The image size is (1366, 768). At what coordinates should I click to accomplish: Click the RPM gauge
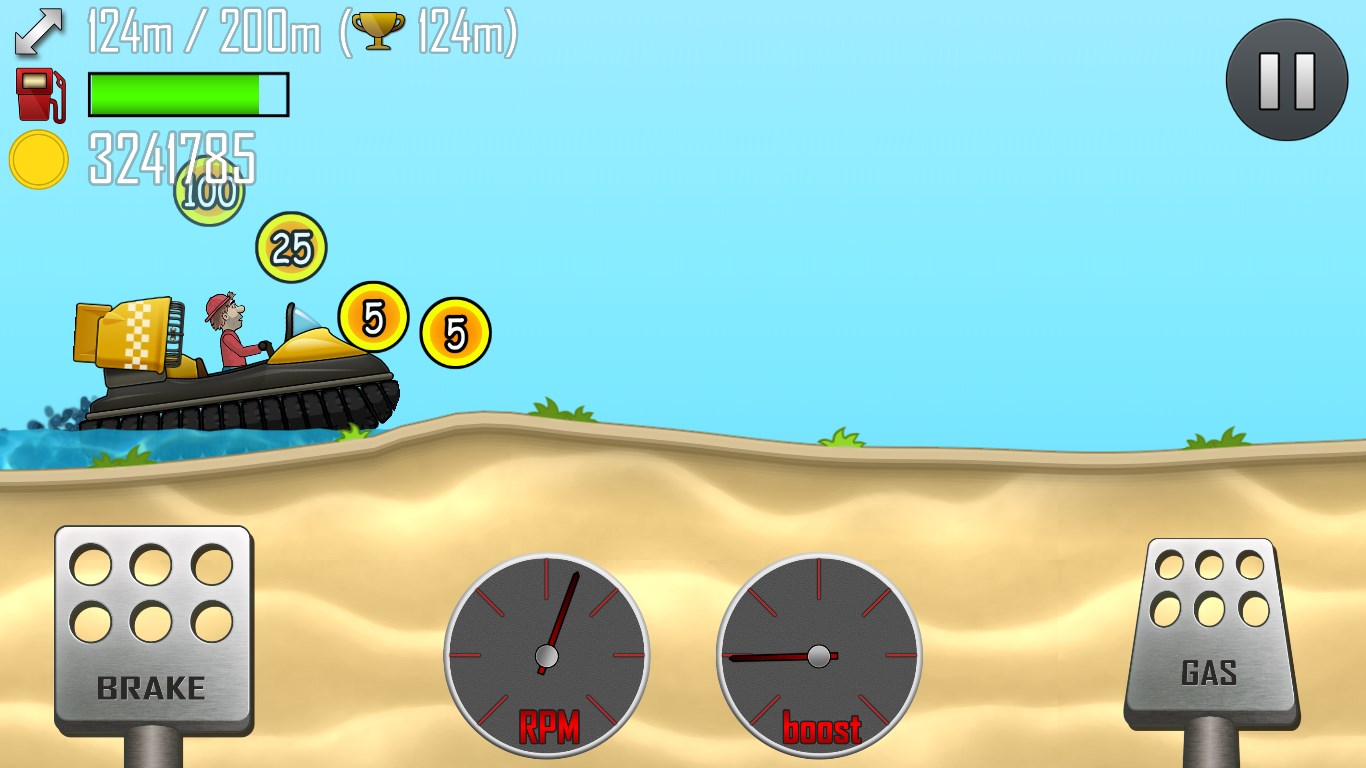click(x=546, y=655)
